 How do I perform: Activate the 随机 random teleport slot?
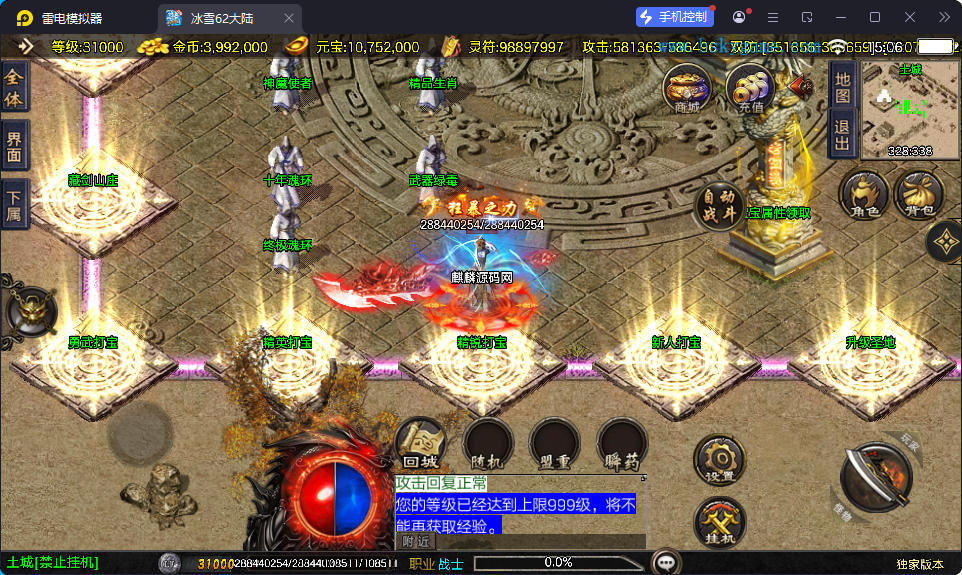(x=488, y=445)
